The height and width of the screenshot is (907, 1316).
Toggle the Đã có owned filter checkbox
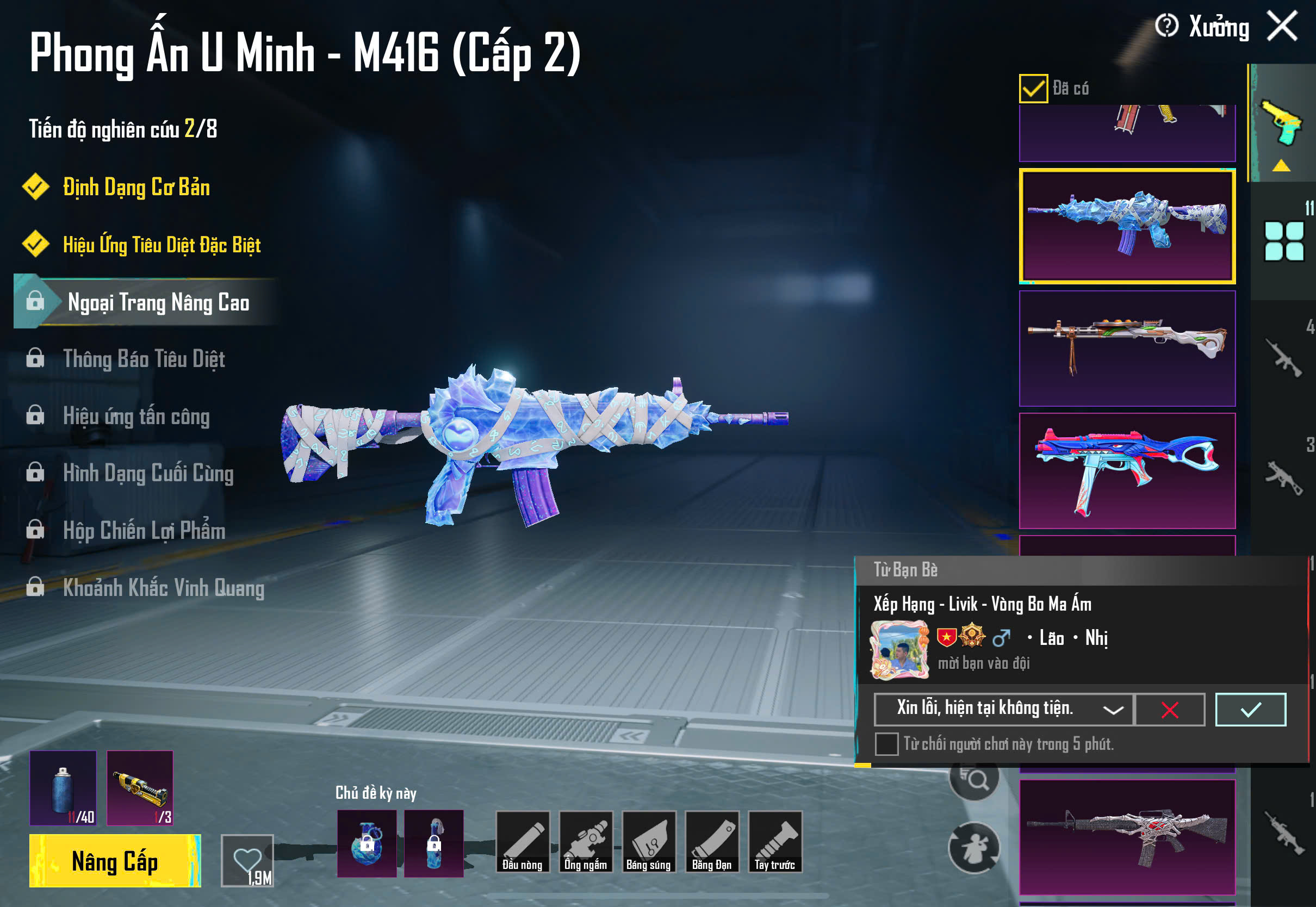[x=1033, y=89]
